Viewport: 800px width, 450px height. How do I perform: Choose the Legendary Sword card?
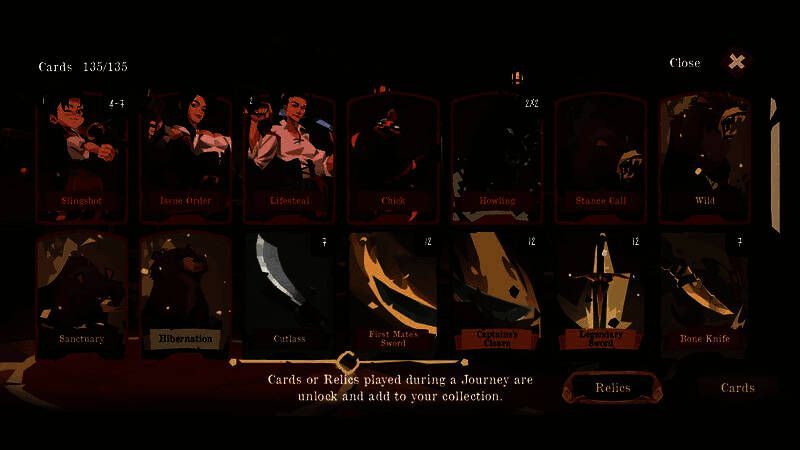(x=601, y=292)
